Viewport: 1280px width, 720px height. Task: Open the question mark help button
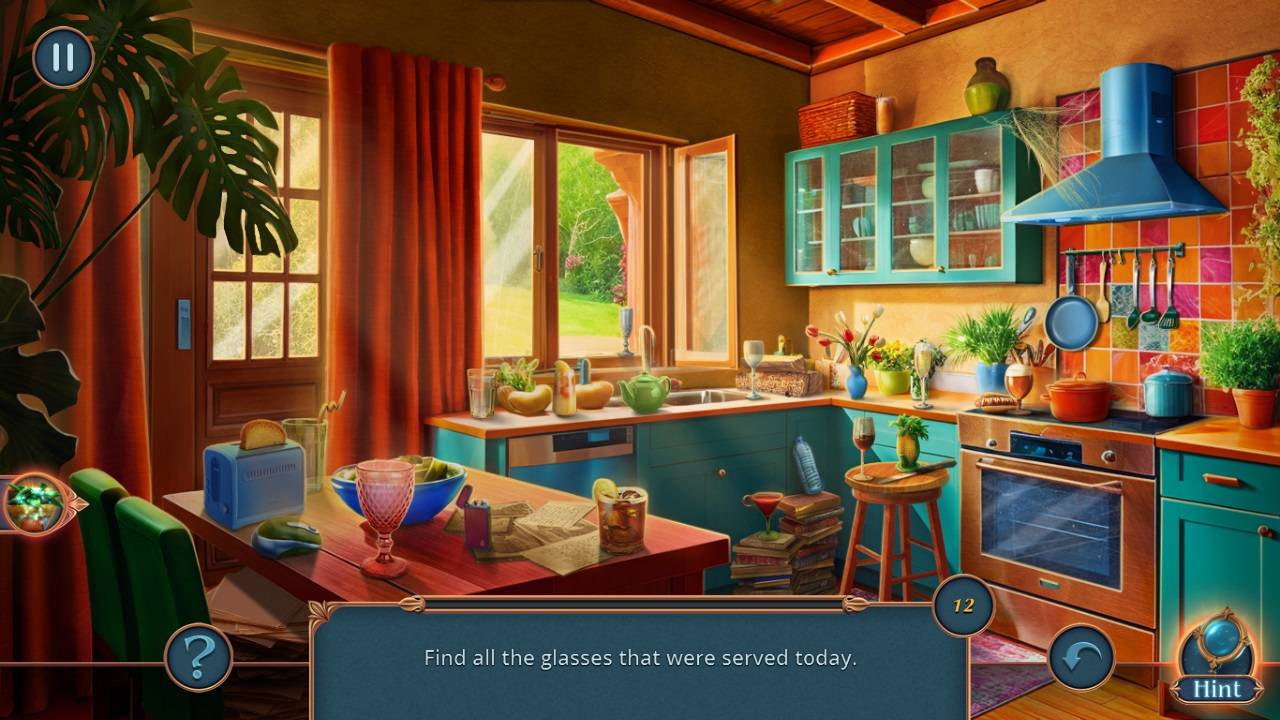coord(198,657)
